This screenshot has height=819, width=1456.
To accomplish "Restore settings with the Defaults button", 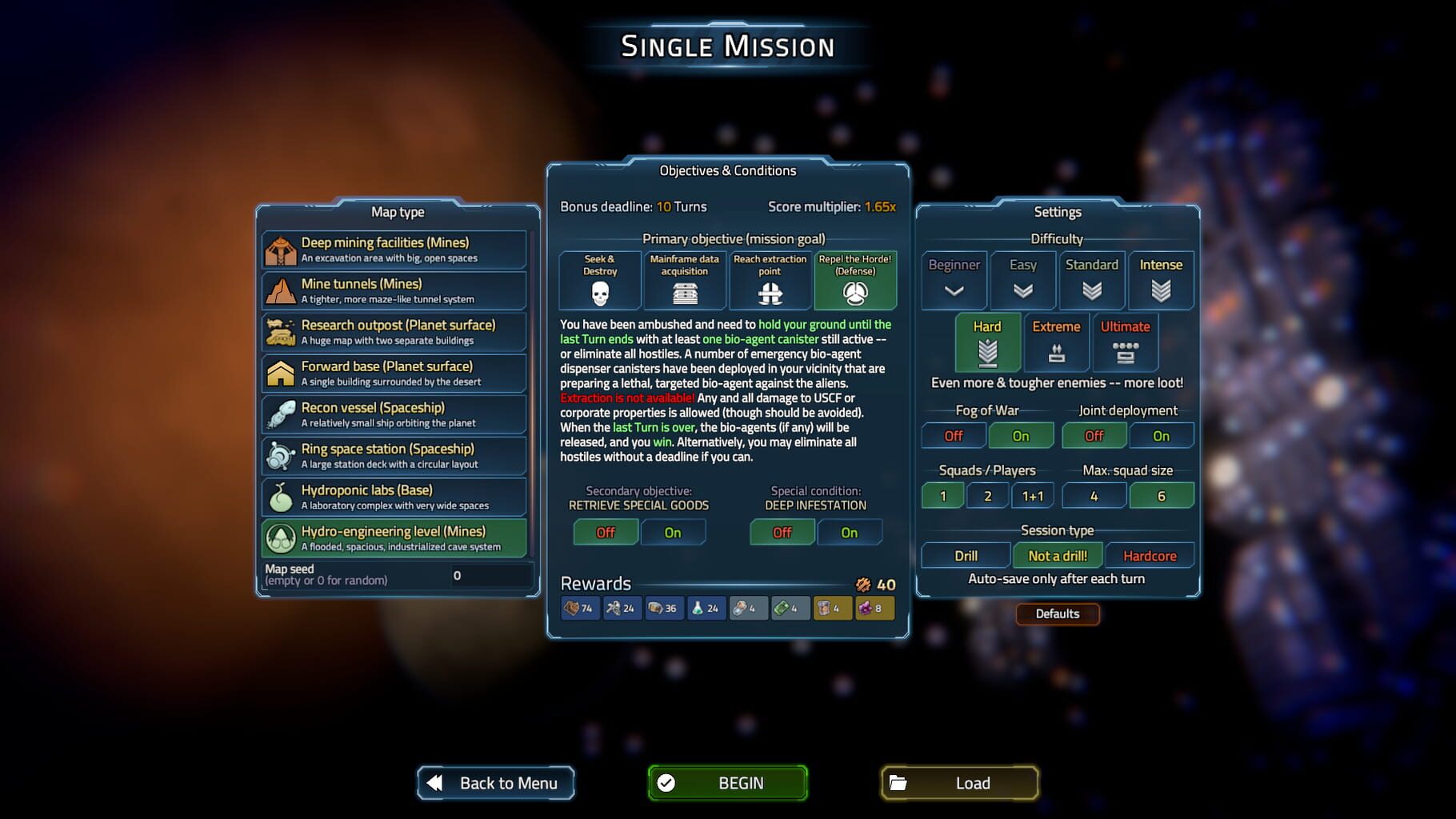I will tap(1058, 613).
